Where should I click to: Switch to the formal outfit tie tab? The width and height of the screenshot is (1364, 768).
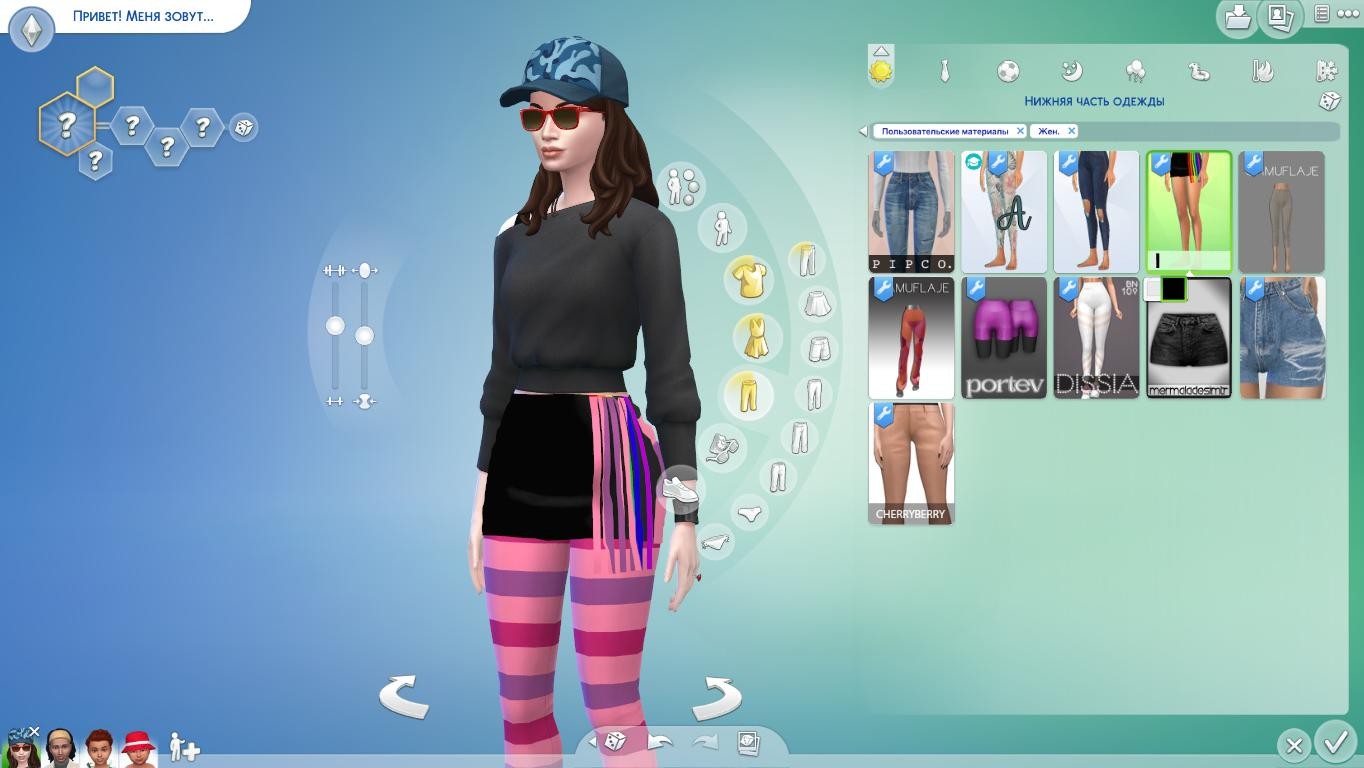[944, 71]
